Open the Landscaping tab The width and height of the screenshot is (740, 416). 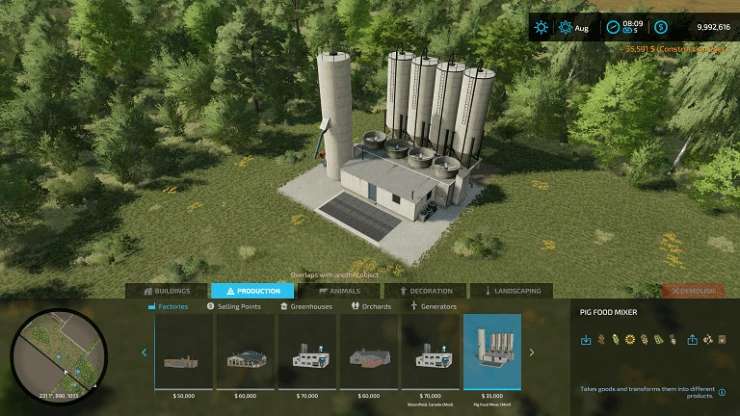coord(510,291)
